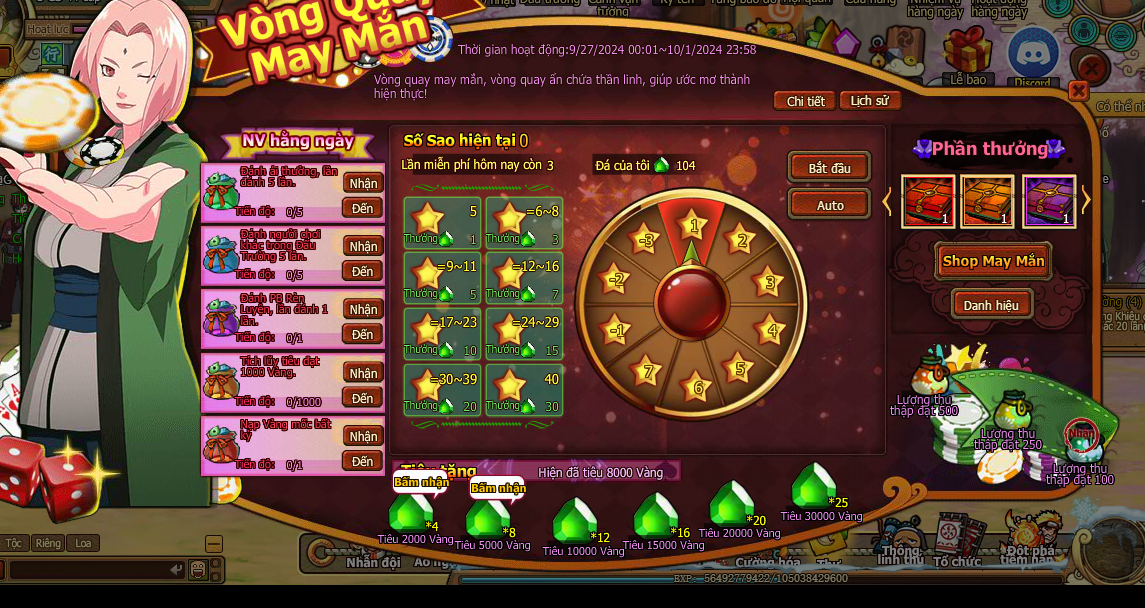Go to the 1000 Vàng spending quest
The height and width of the screenshot is (608, 1145).
pyautogui.click(x=363, y=398)
